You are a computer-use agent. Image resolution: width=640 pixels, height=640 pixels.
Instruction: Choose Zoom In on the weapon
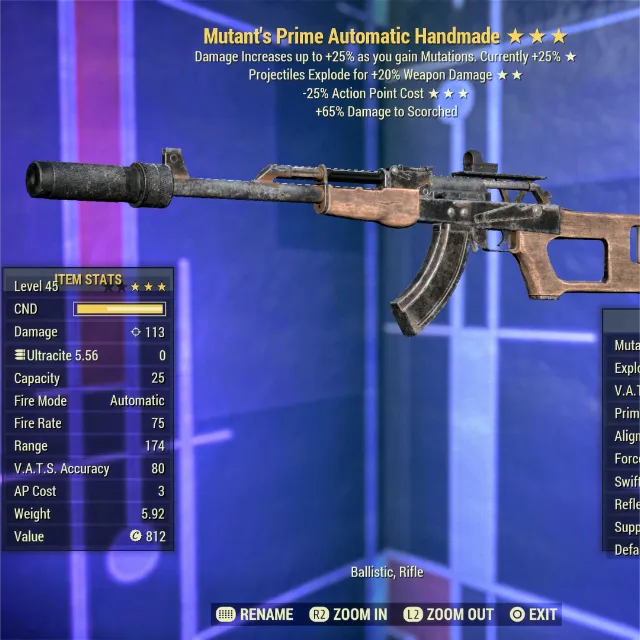(350, 614)
